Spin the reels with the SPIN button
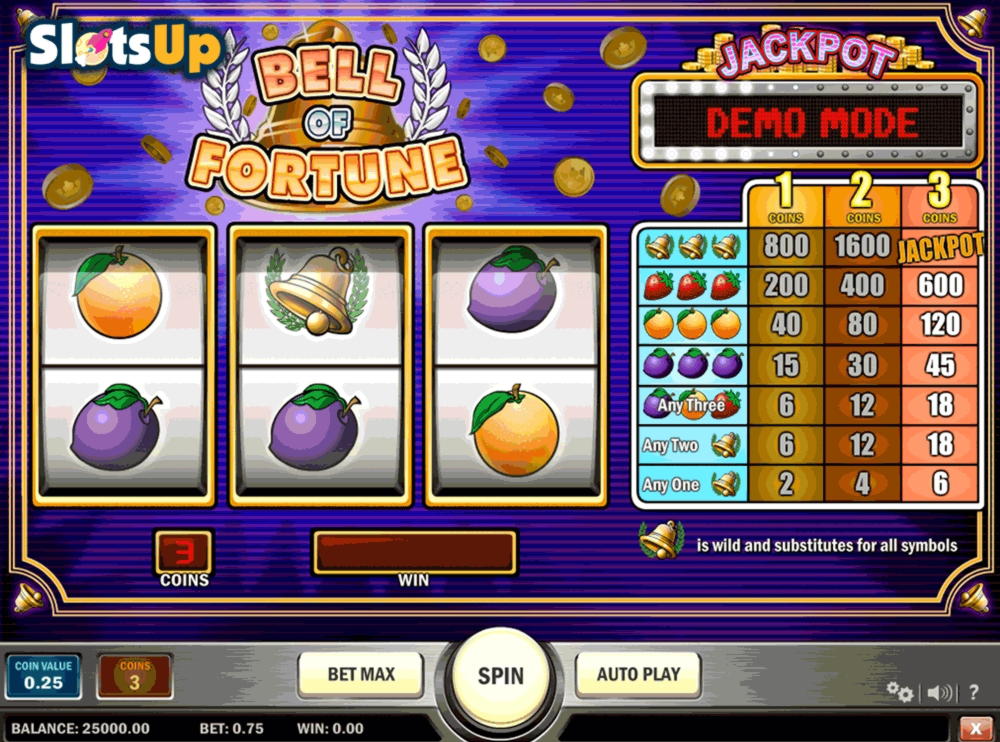1000x742 pixels. (x=500, y=676)
